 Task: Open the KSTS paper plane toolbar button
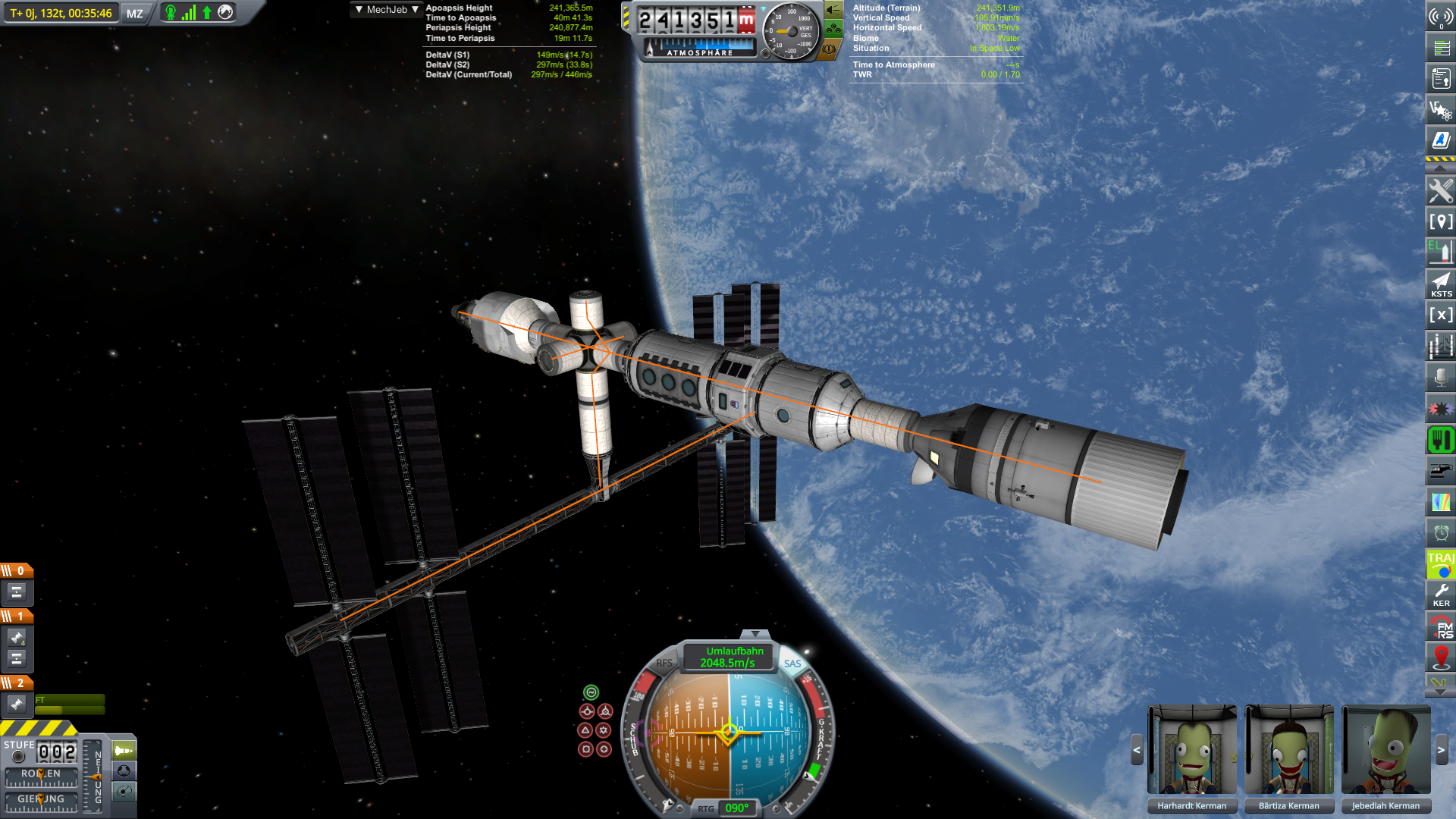pos(1441,284)
